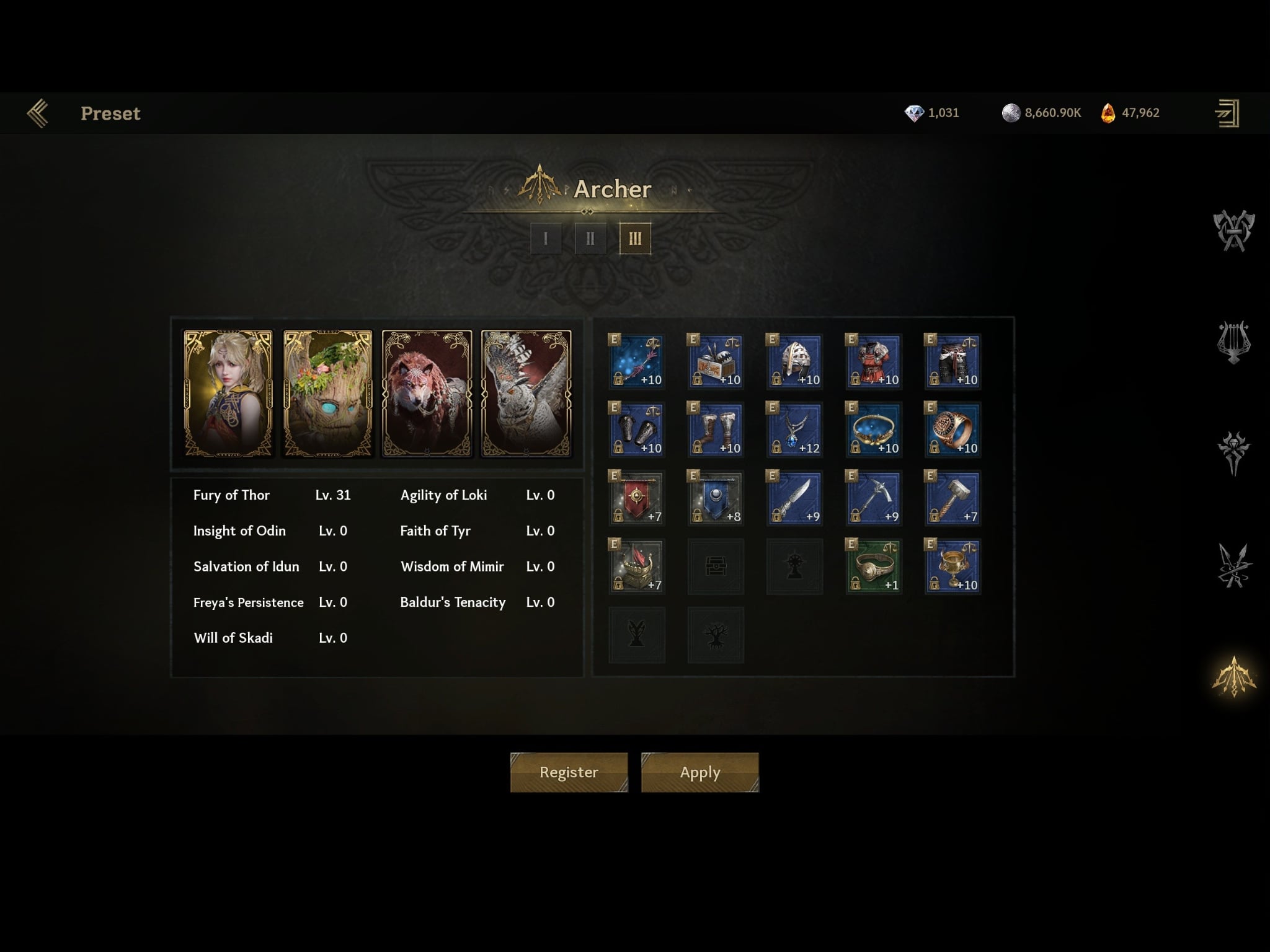1270x952 pixels.
Task: Choose the red wolf mount card
Action: coord(427,394)
